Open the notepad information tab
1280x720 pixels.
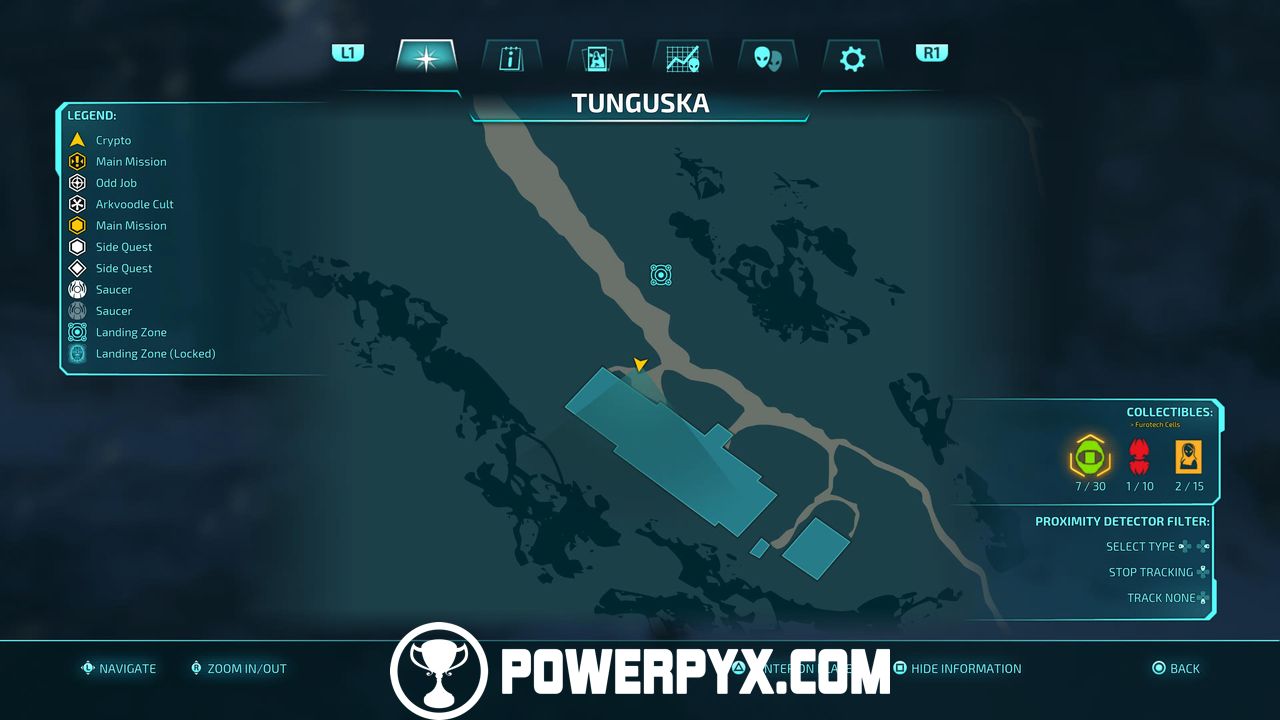click(511, 57)
